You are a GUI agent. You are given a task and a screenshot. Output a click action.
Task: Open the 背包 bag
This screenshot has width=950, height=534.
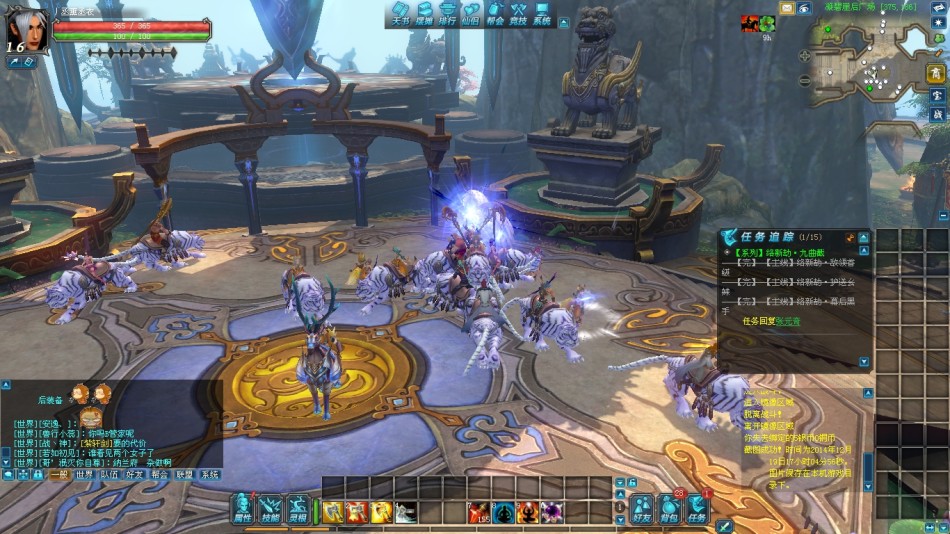point(669,510)
